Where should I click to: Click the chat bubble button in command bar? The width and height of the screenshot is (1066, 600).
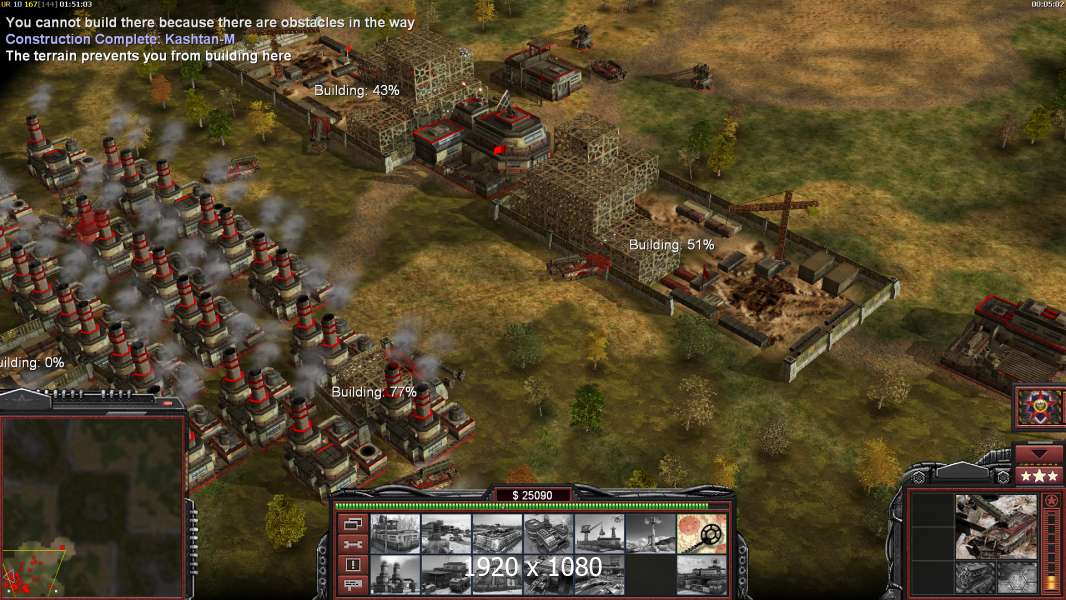352,583
